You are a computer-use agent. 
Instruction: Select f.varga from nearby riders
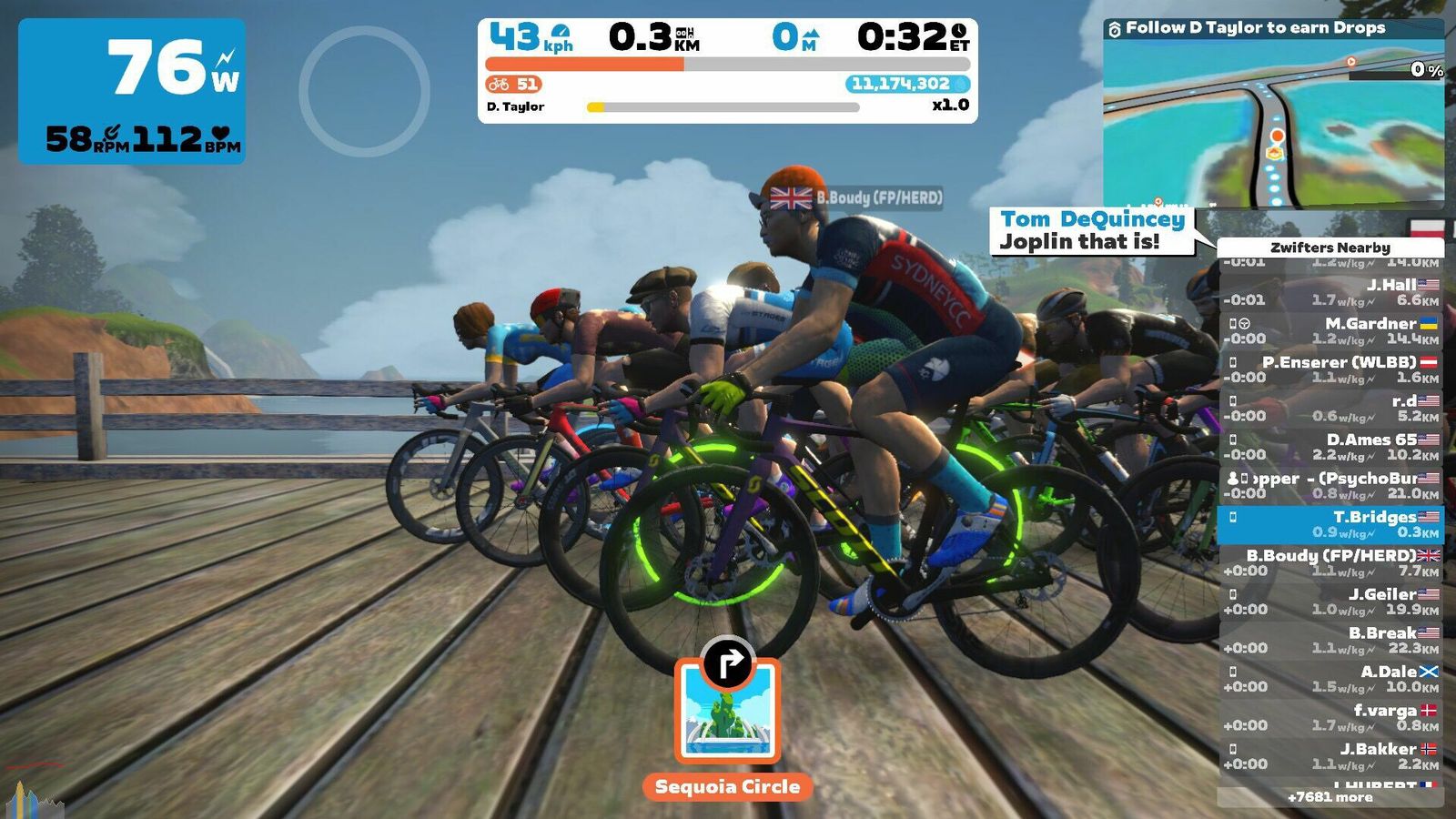pos(1330,718)
